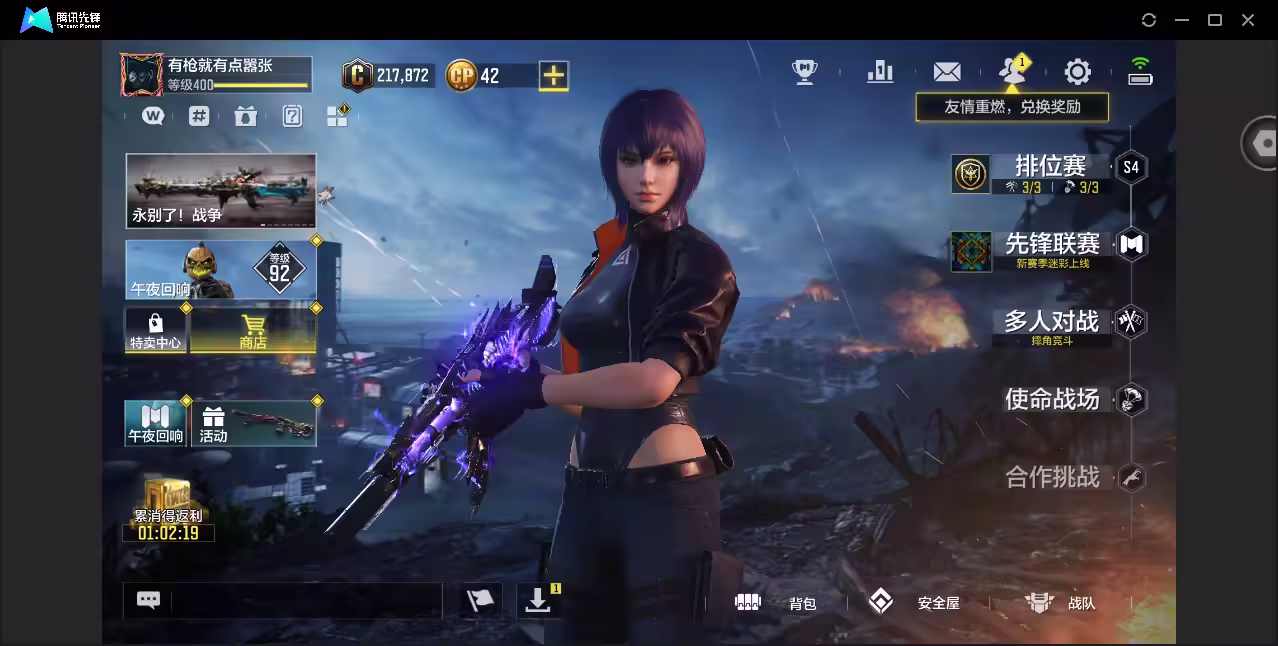
Task: Open 背包 loadout backpack
Action: point(777,603)
